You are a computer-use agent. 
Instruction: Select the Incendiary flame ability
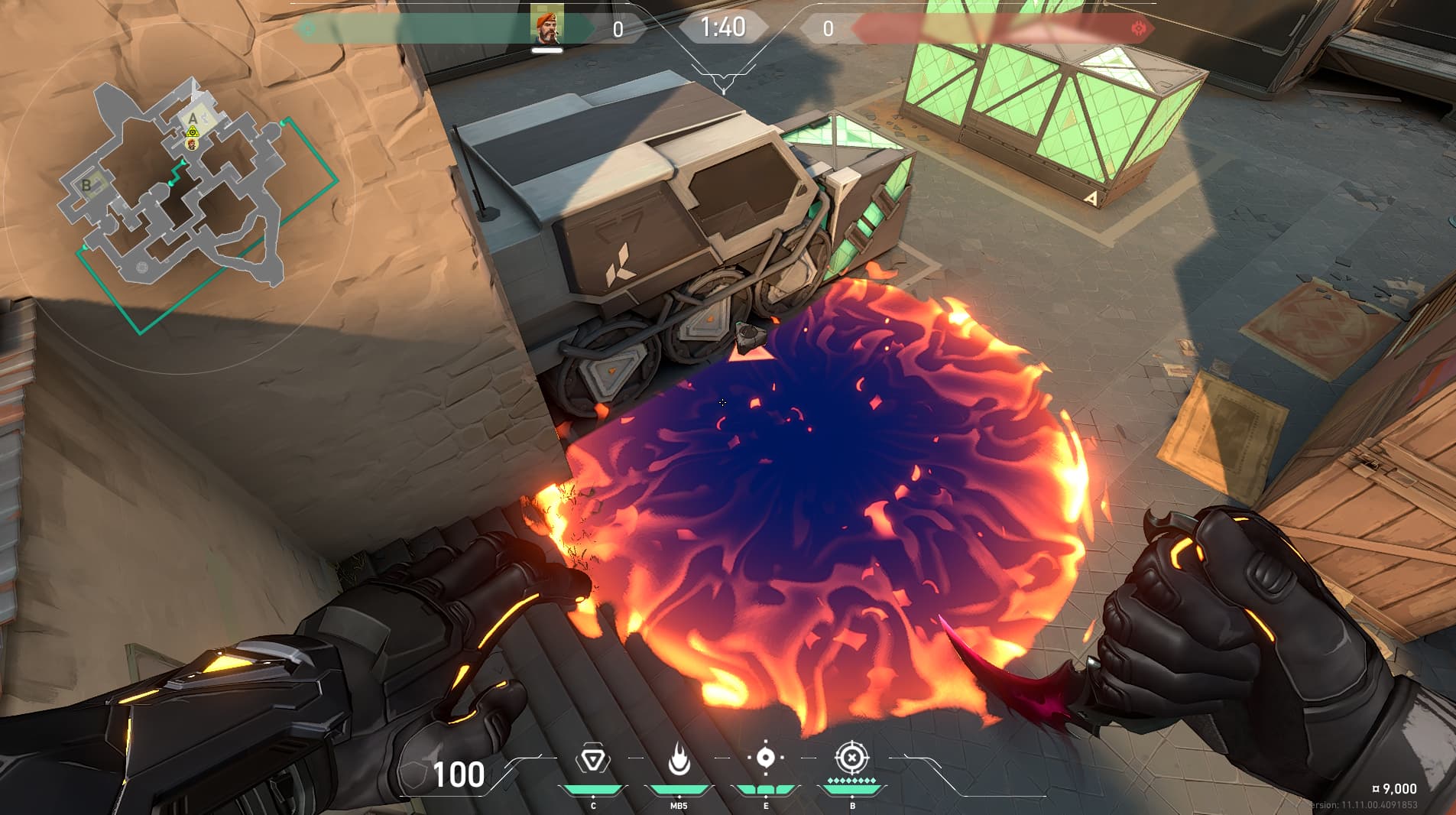tap(679, 760)
